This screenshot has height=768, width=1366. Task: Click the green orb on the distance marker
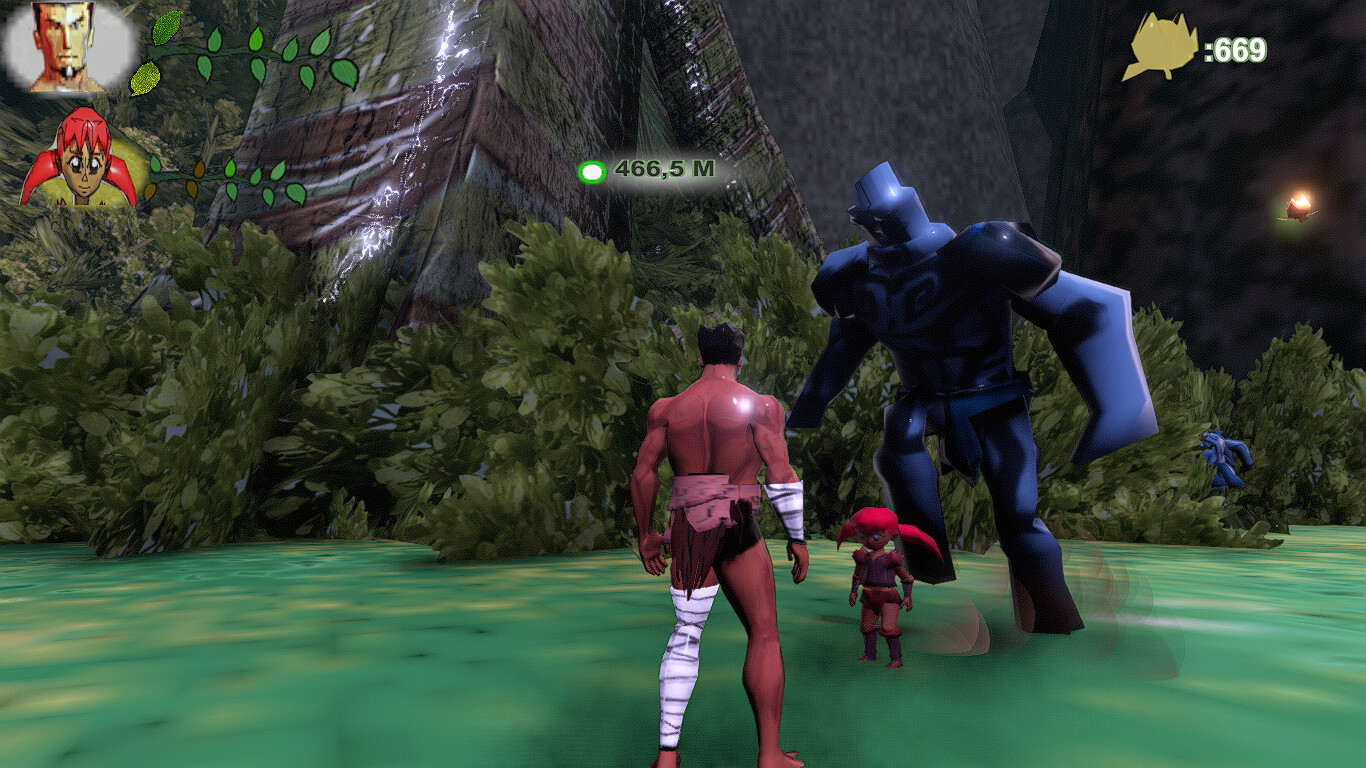point(594,172)
